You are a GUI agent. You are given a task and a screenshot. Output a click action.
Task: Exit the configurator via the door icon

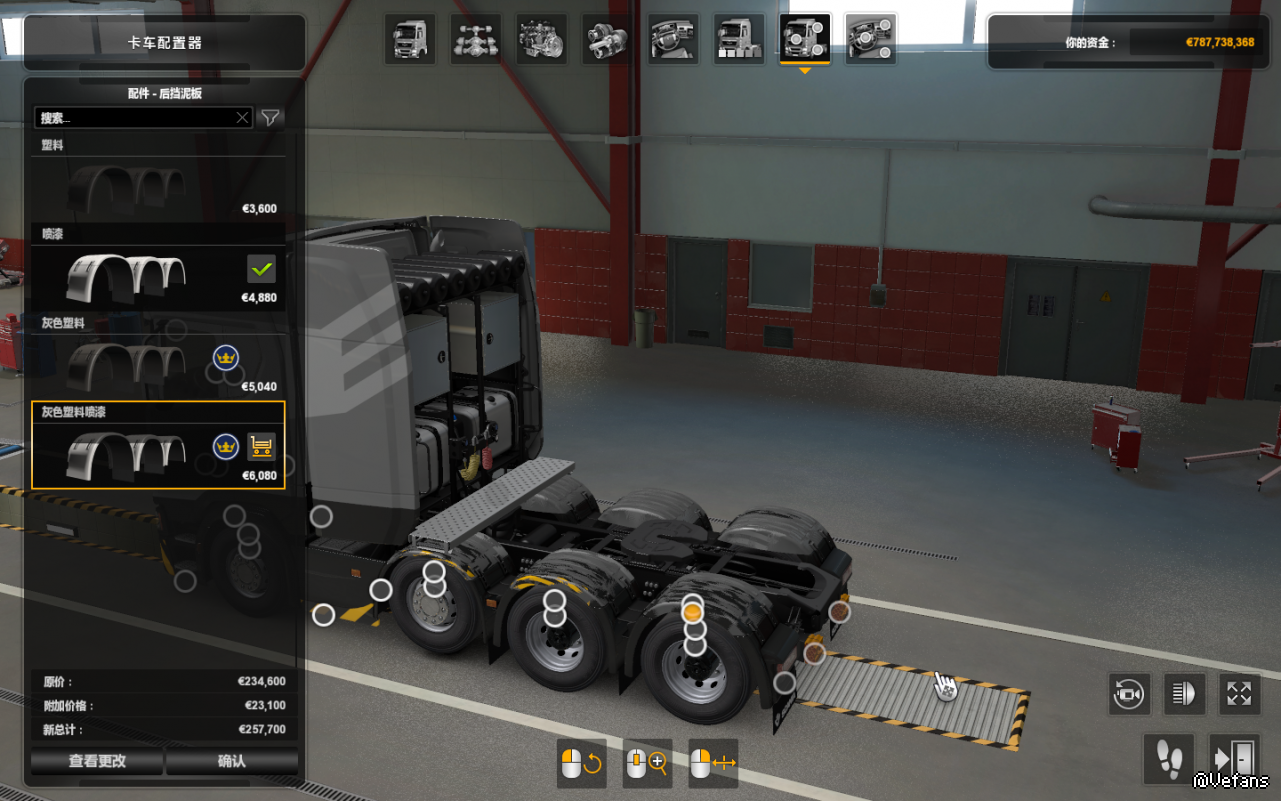1233,759
